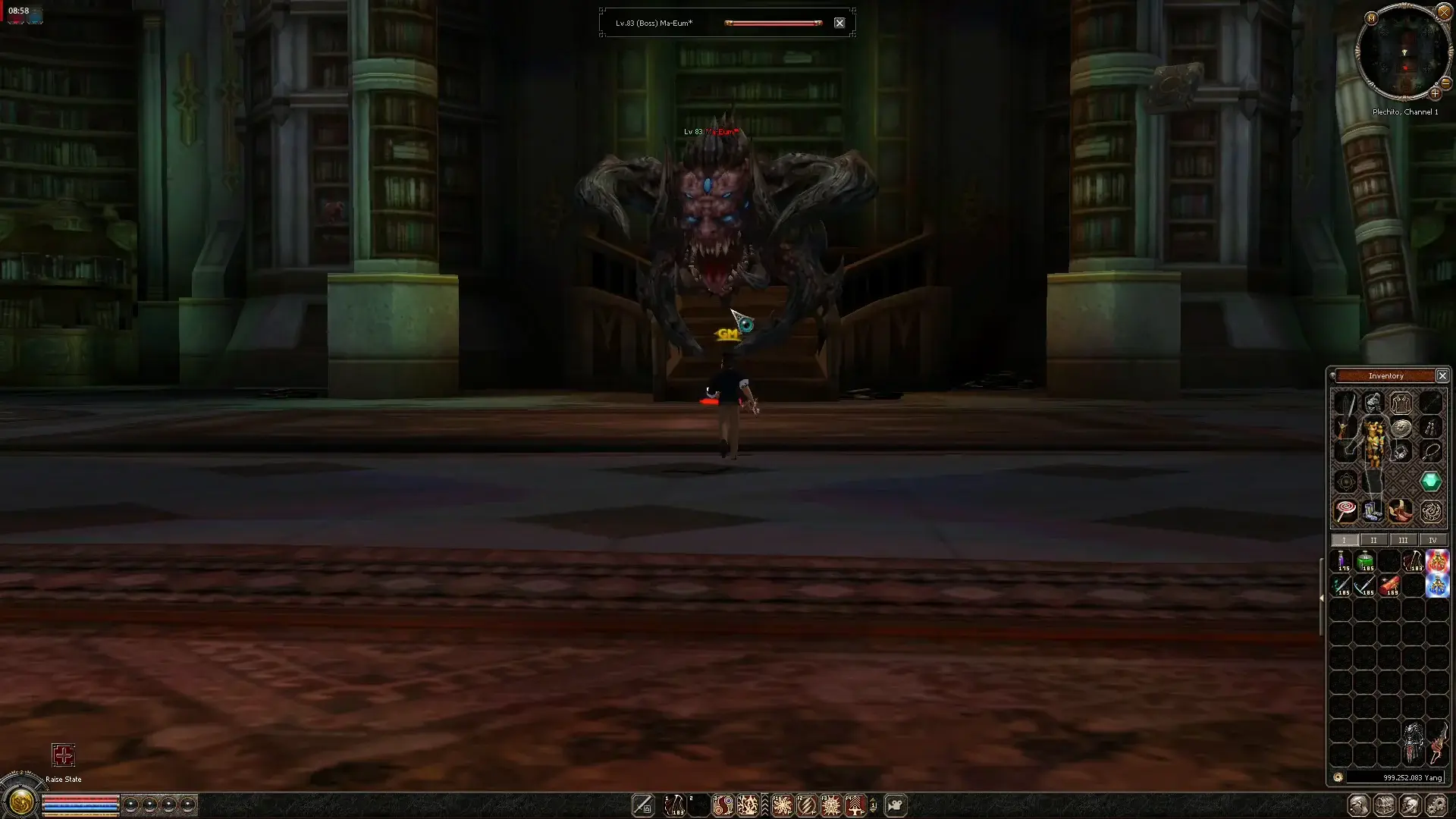Screen dimensions: 1456x819
Task: Use the F1 flower-burst skill on the hotbar
Action: click(782, 805)
